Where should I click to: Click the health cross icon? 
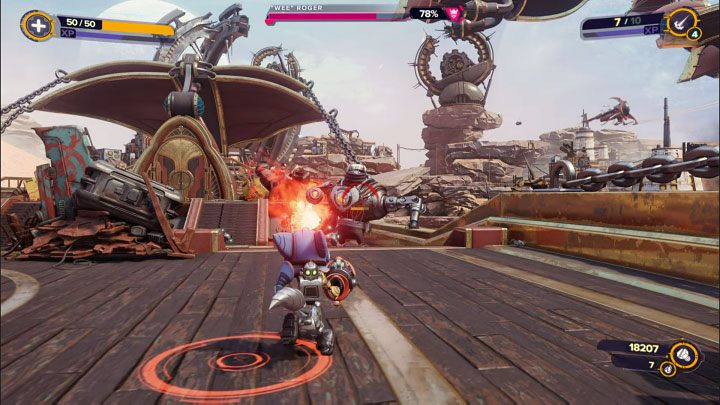37,25
